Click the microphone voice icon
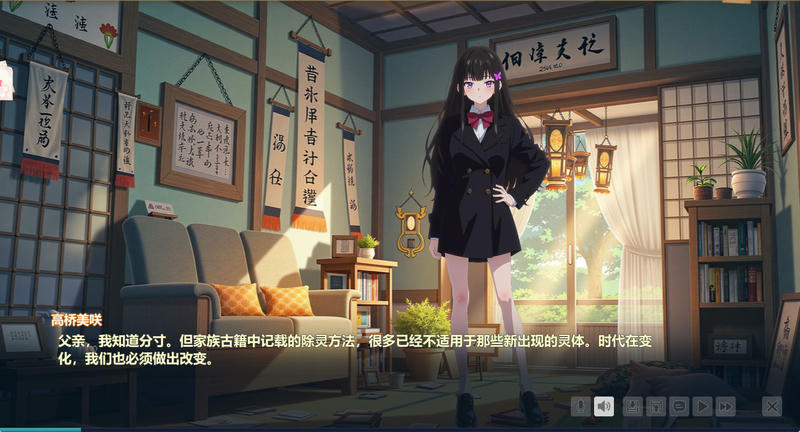The width and height of the screenshot is (800, 432). [580, 406]
